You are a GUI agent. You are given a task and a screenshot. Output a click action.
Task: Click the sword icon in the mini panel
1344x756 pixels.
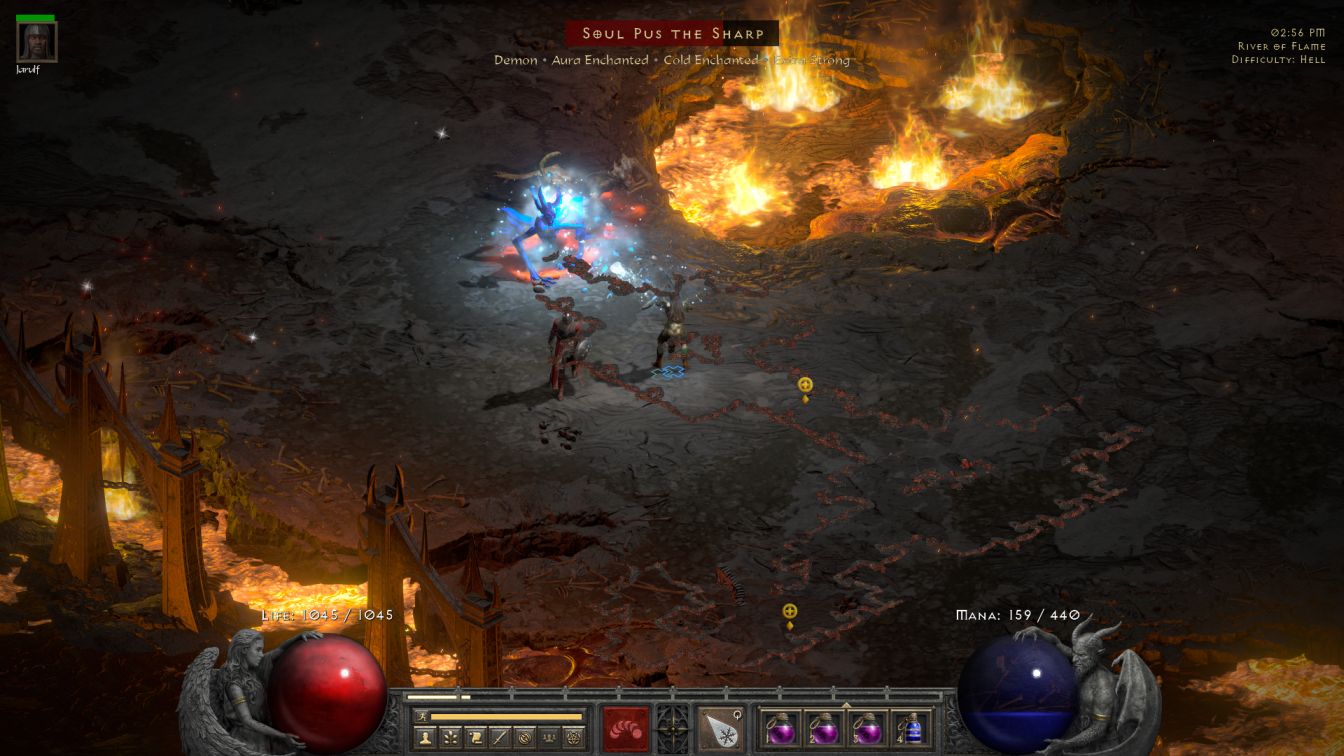click(x=500, y=738)
